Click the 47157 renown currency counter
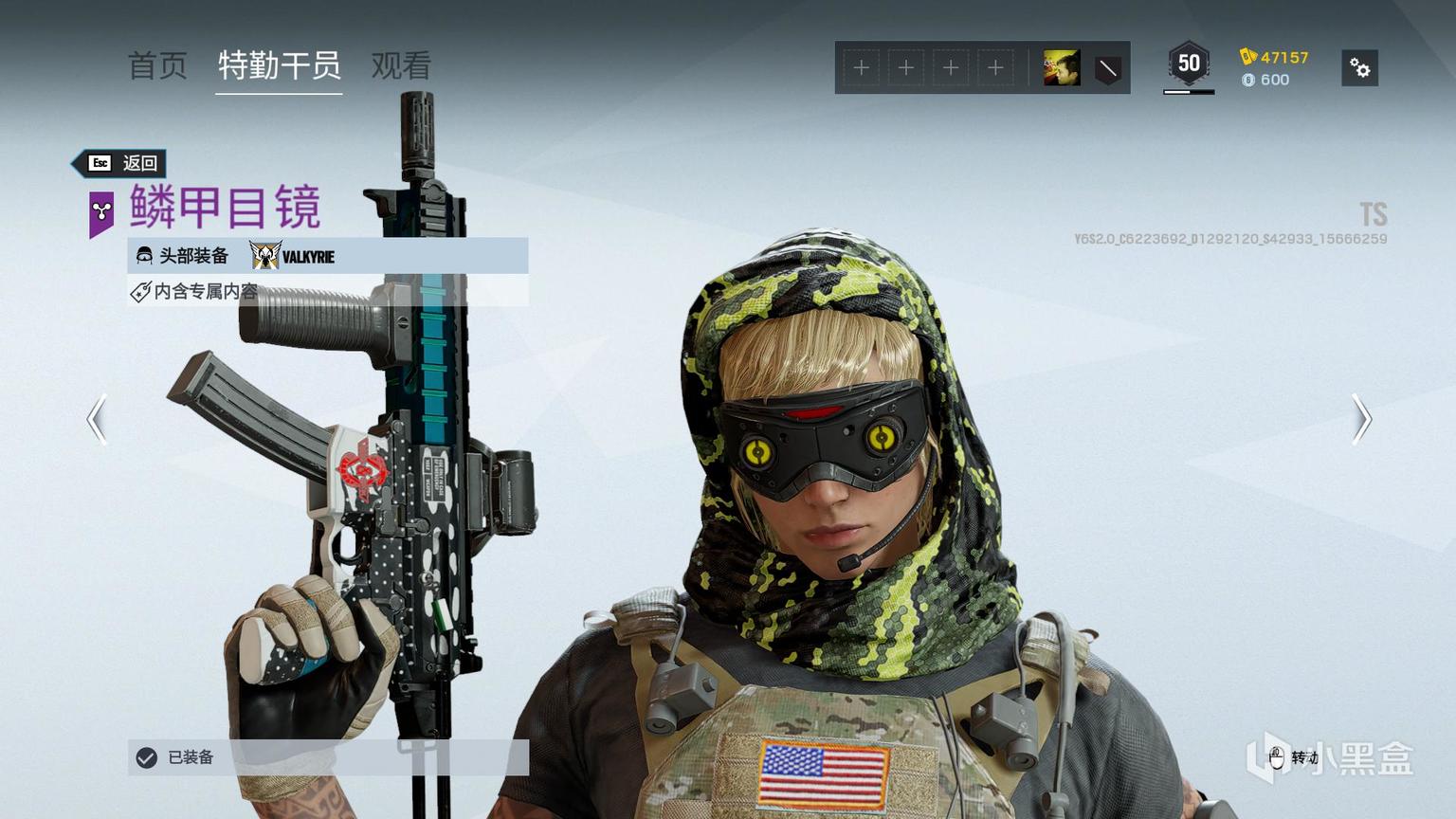Screen dimensions: 1456x819 tap(1274, 57)
